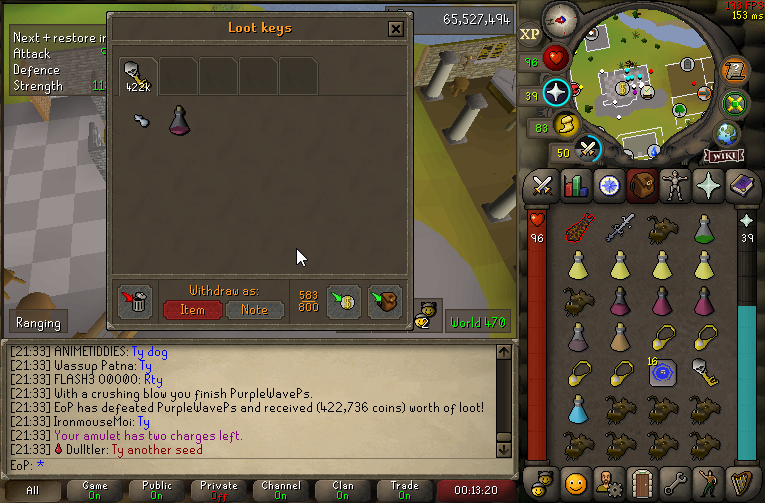Open the Wiki lookup banner

coord(723,156)
